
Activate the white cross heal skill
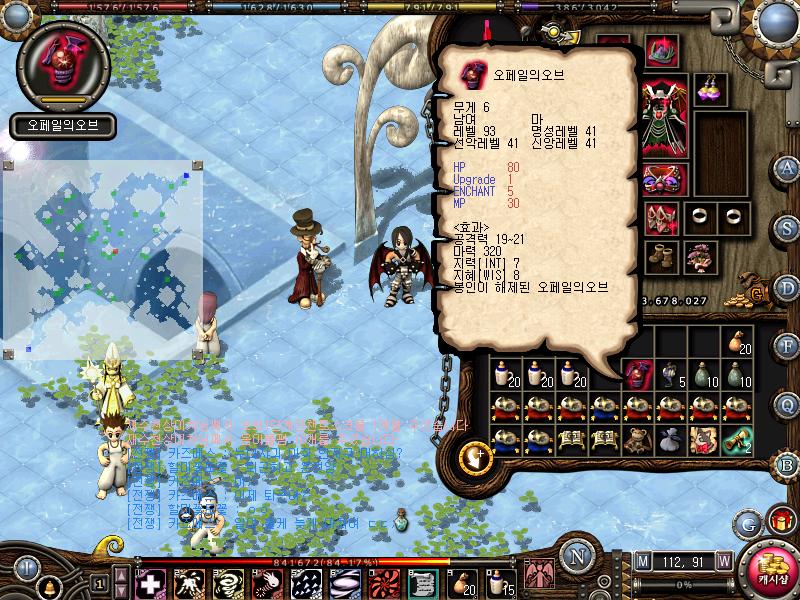pos(151,583)
